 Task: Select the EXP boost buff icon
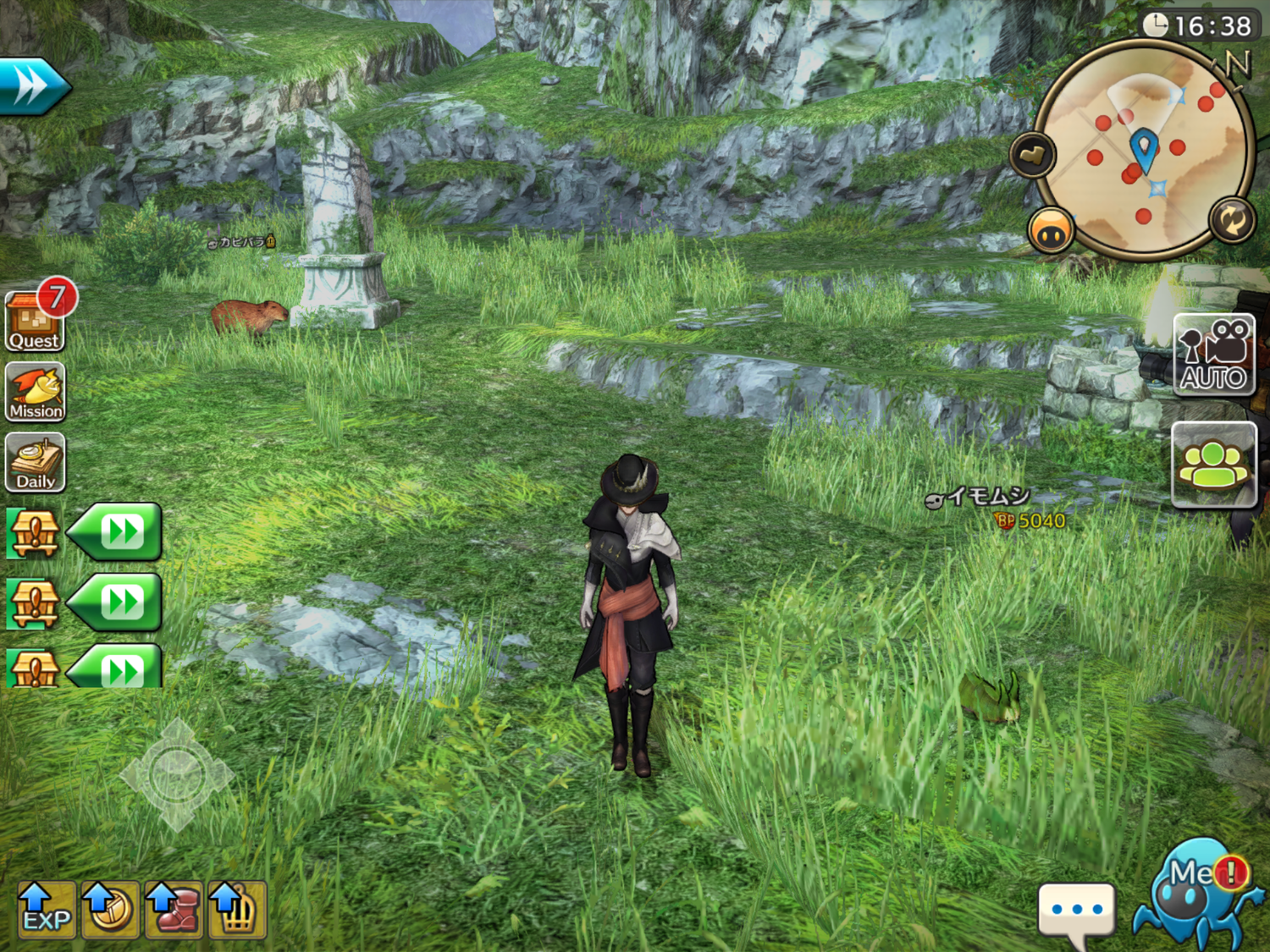[47, 910]
